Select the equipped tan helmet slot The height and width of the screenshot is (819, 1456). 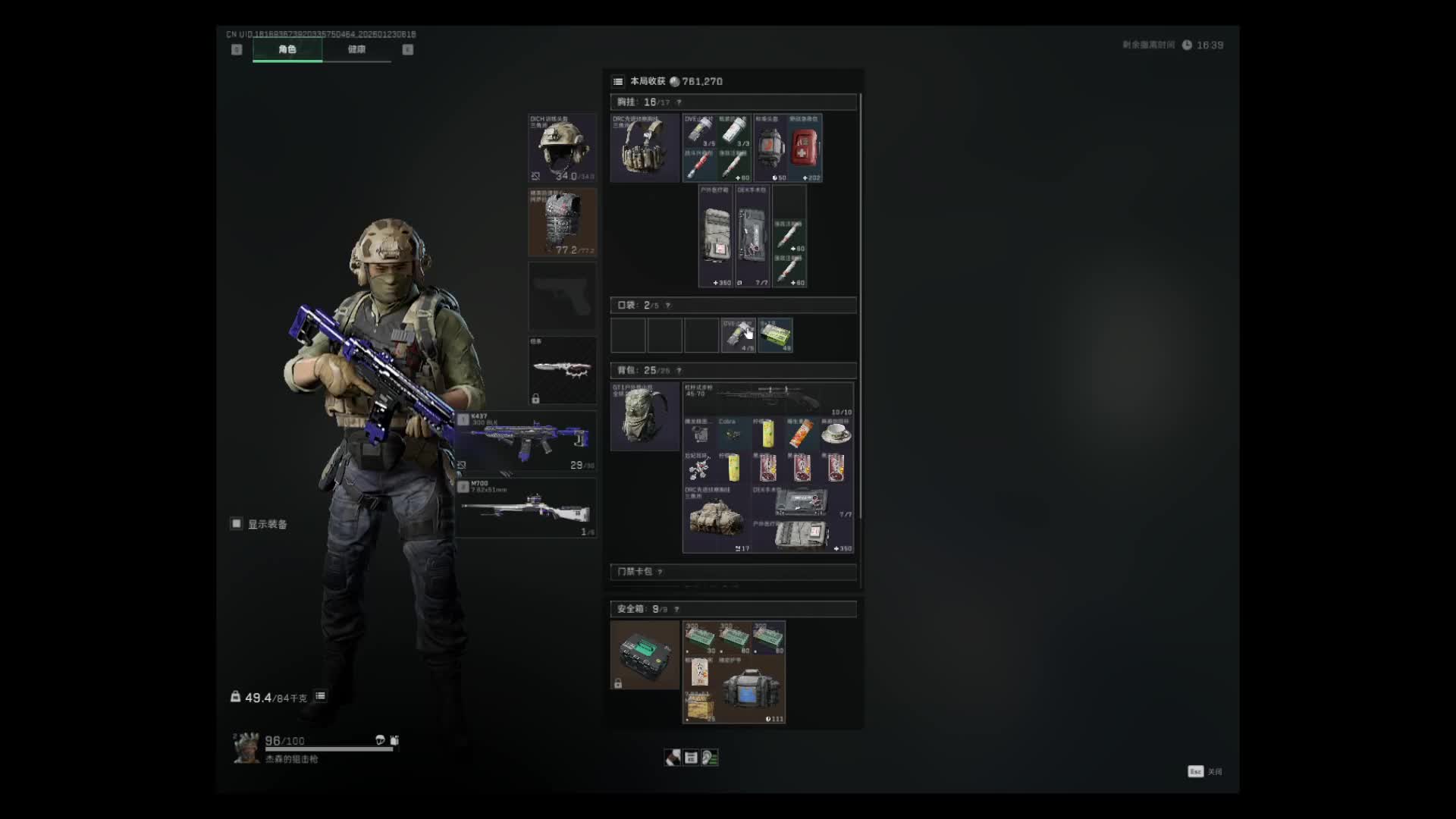(x=562, y=148)
